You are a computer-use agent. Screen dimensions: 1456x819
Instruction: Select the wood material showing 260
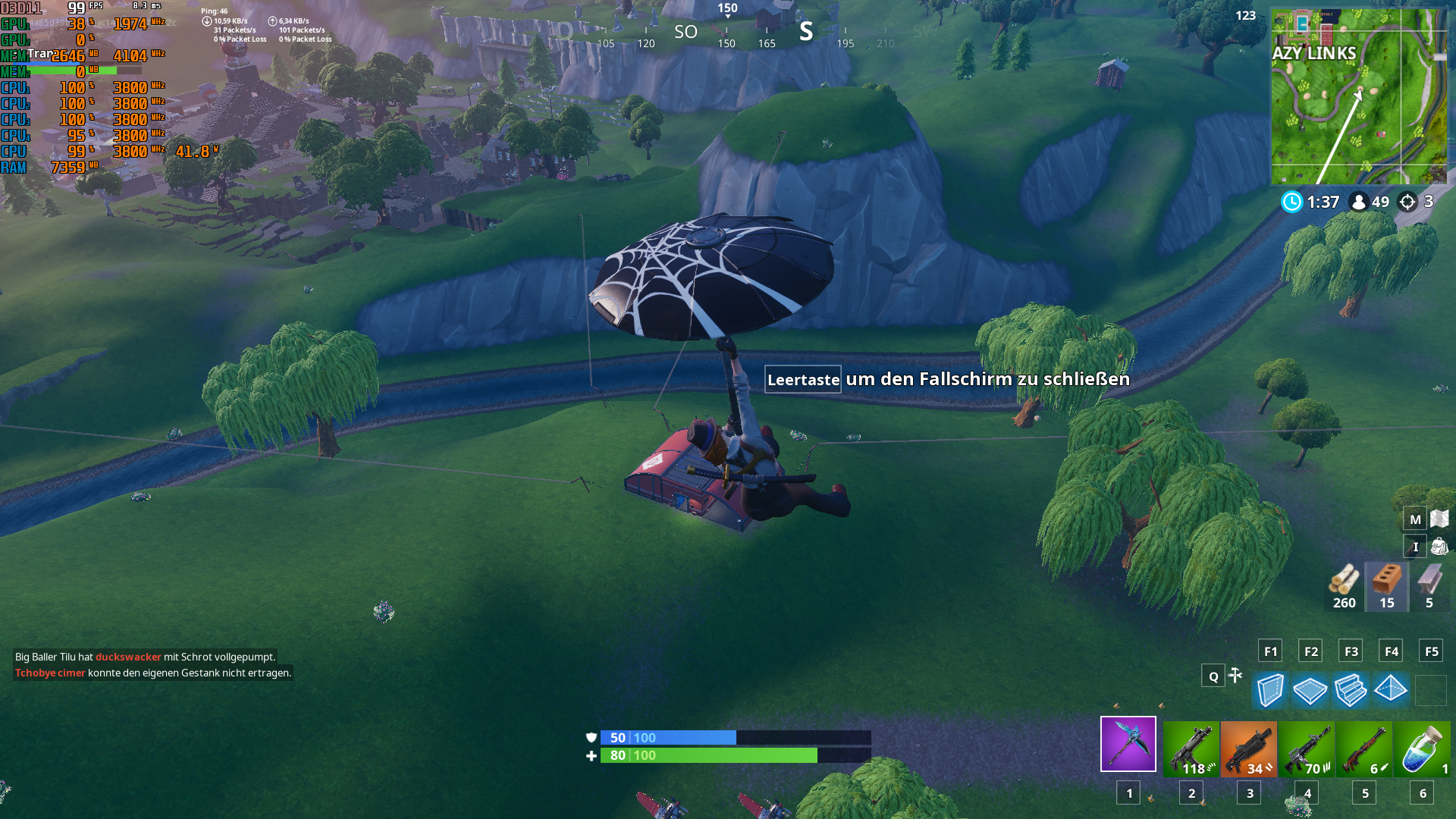click(x=1344, y=584)
